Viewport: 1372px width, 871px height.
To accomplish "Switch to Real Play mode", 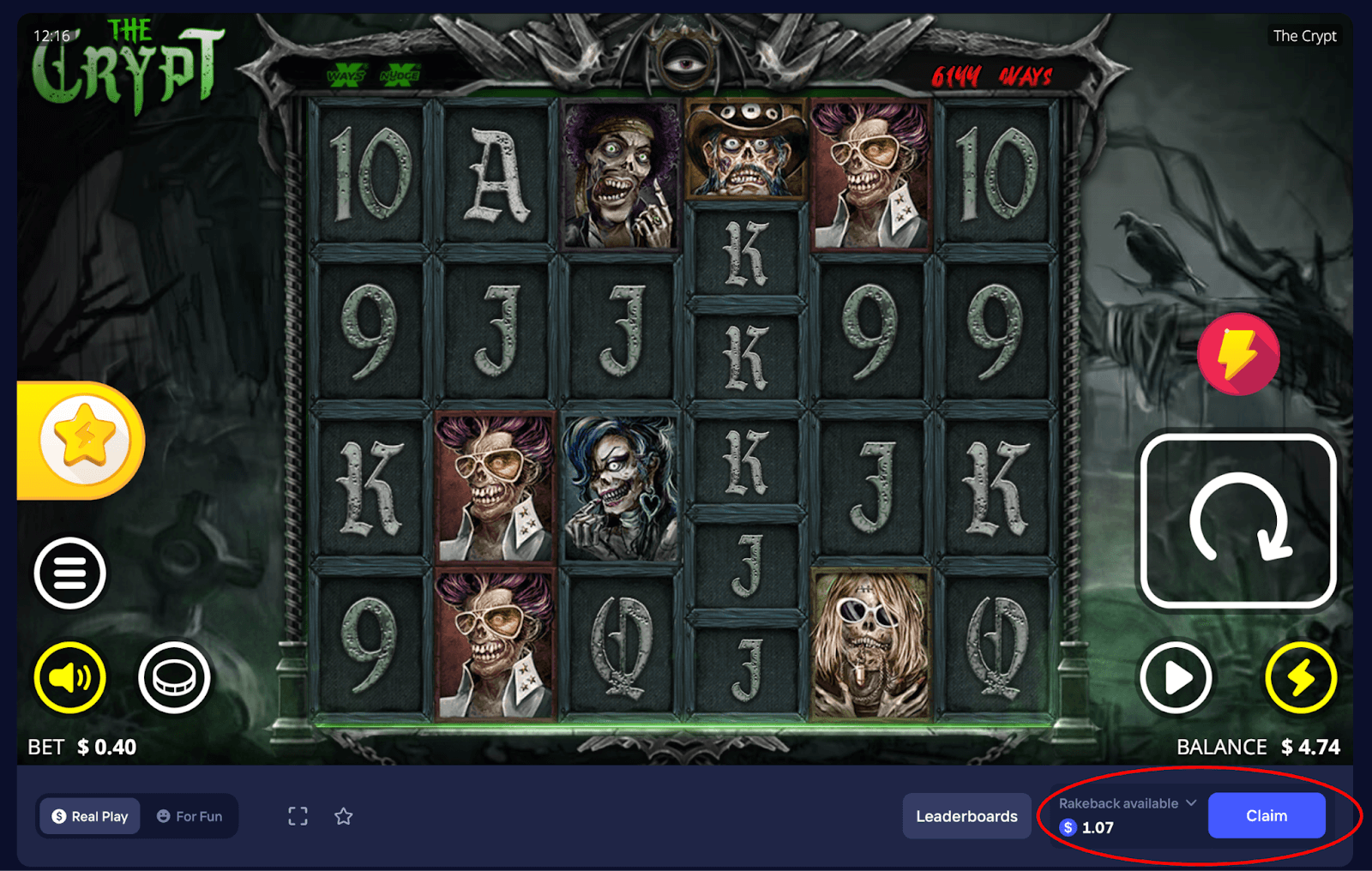I will [90, 816].
